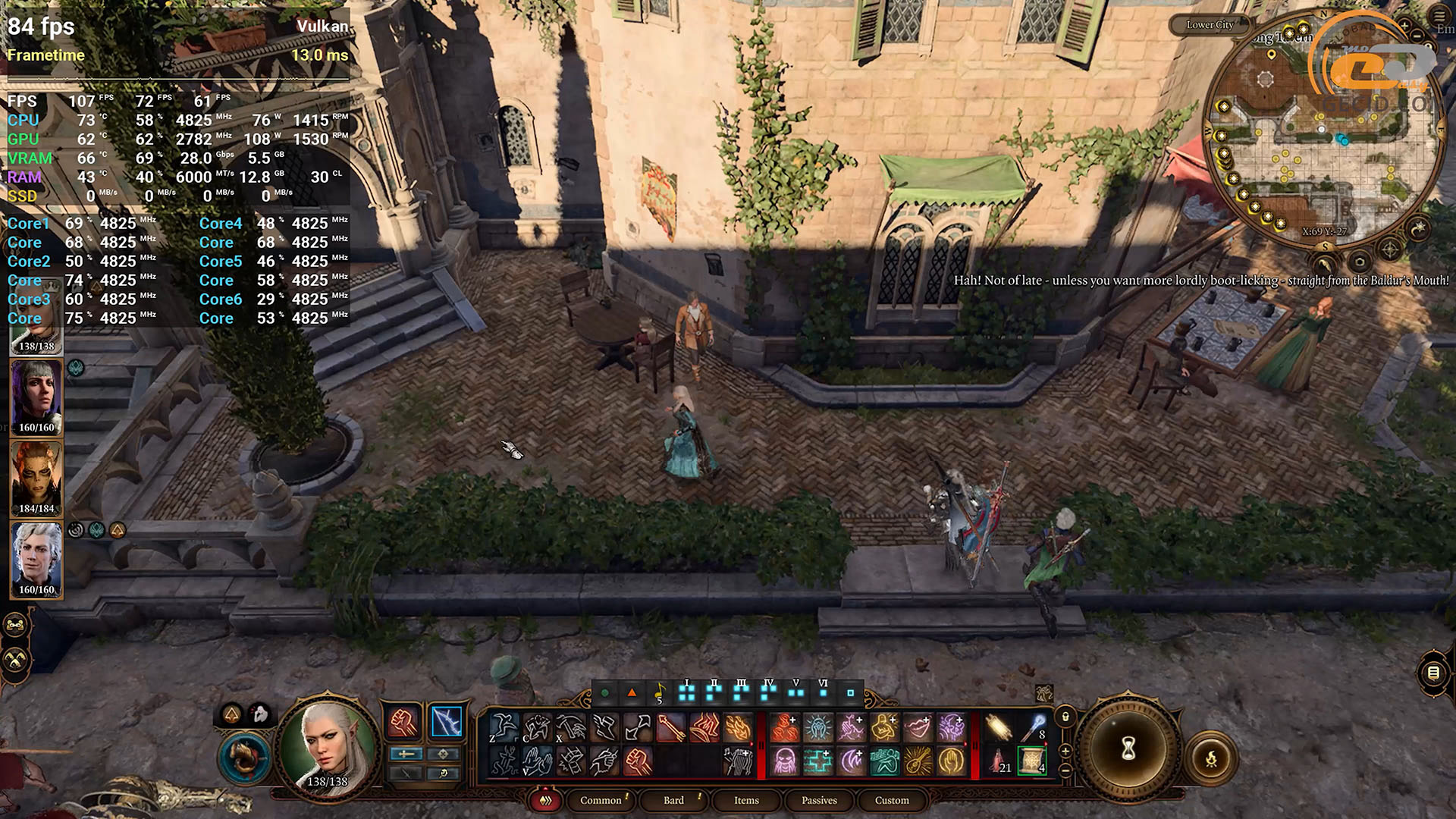Show the Passives tab
Viewport: 1456px width, 819px height.
click(819, 800)
